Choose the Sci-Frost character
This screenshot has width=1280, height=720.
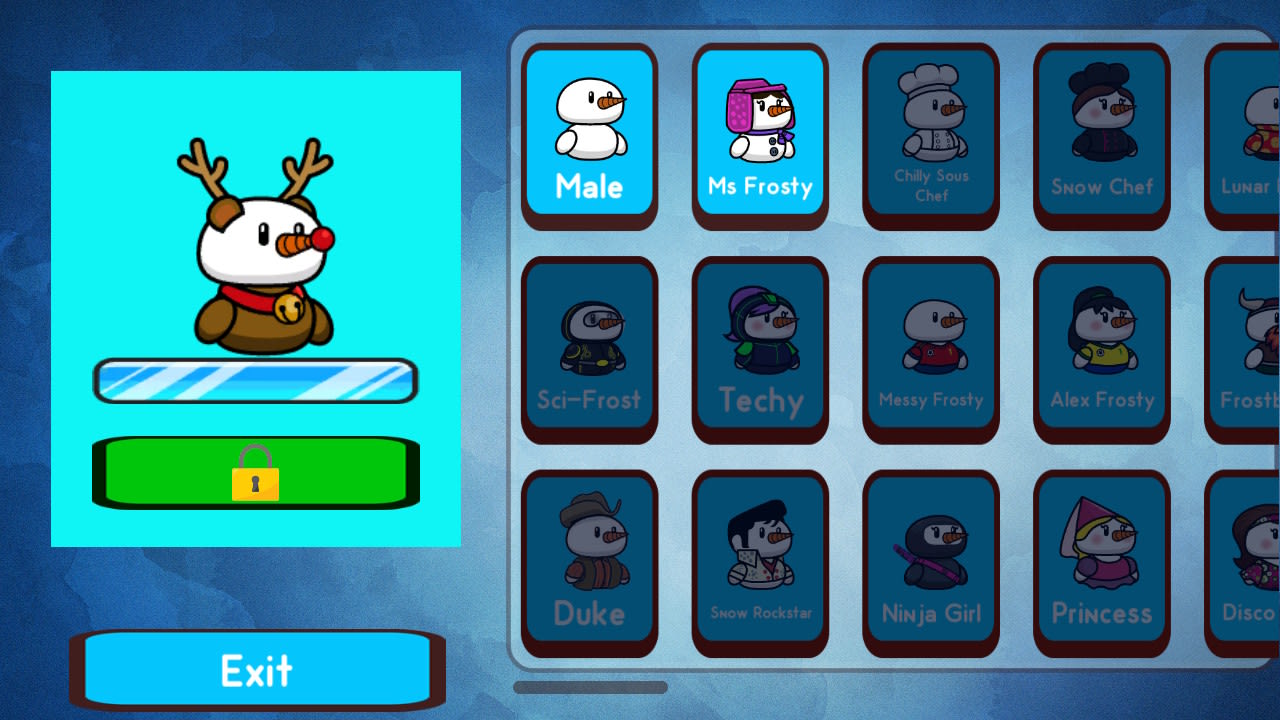[589, 347]
